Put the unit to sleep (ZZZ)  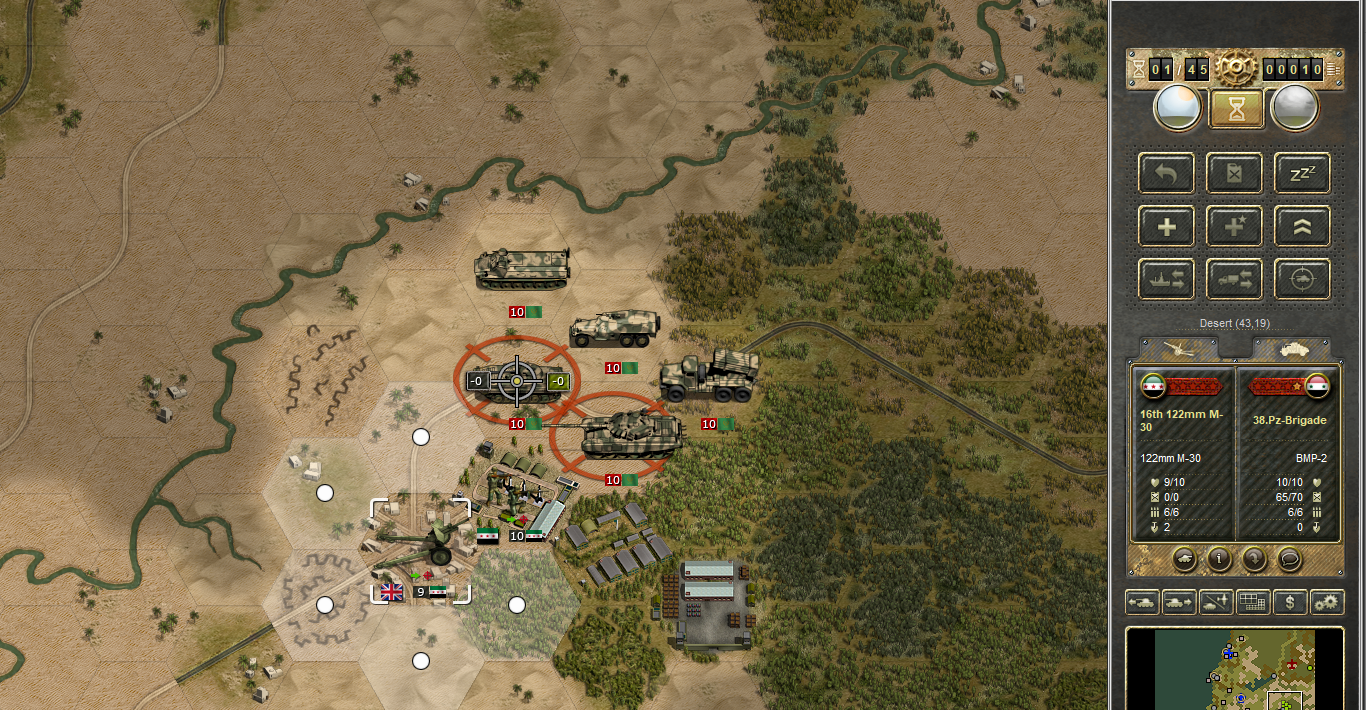pos(1301,174)
